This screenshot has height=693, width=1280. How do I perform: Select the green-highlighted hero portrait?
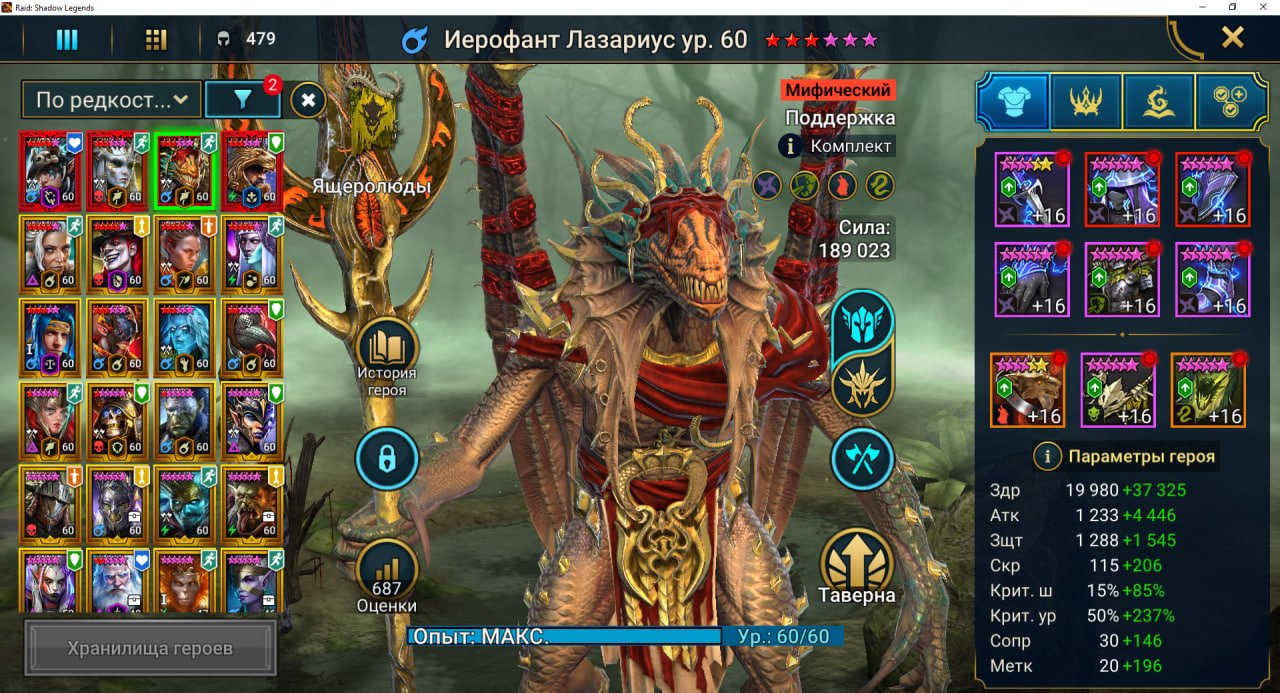point(184,171)
